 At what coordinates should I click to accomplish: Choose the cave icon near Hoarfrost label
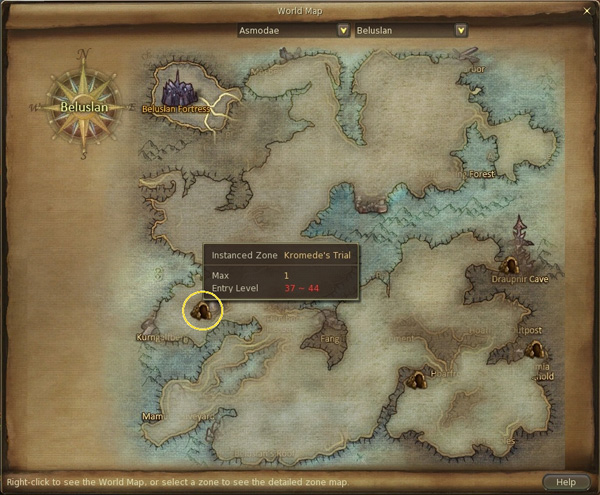(419, 378)
